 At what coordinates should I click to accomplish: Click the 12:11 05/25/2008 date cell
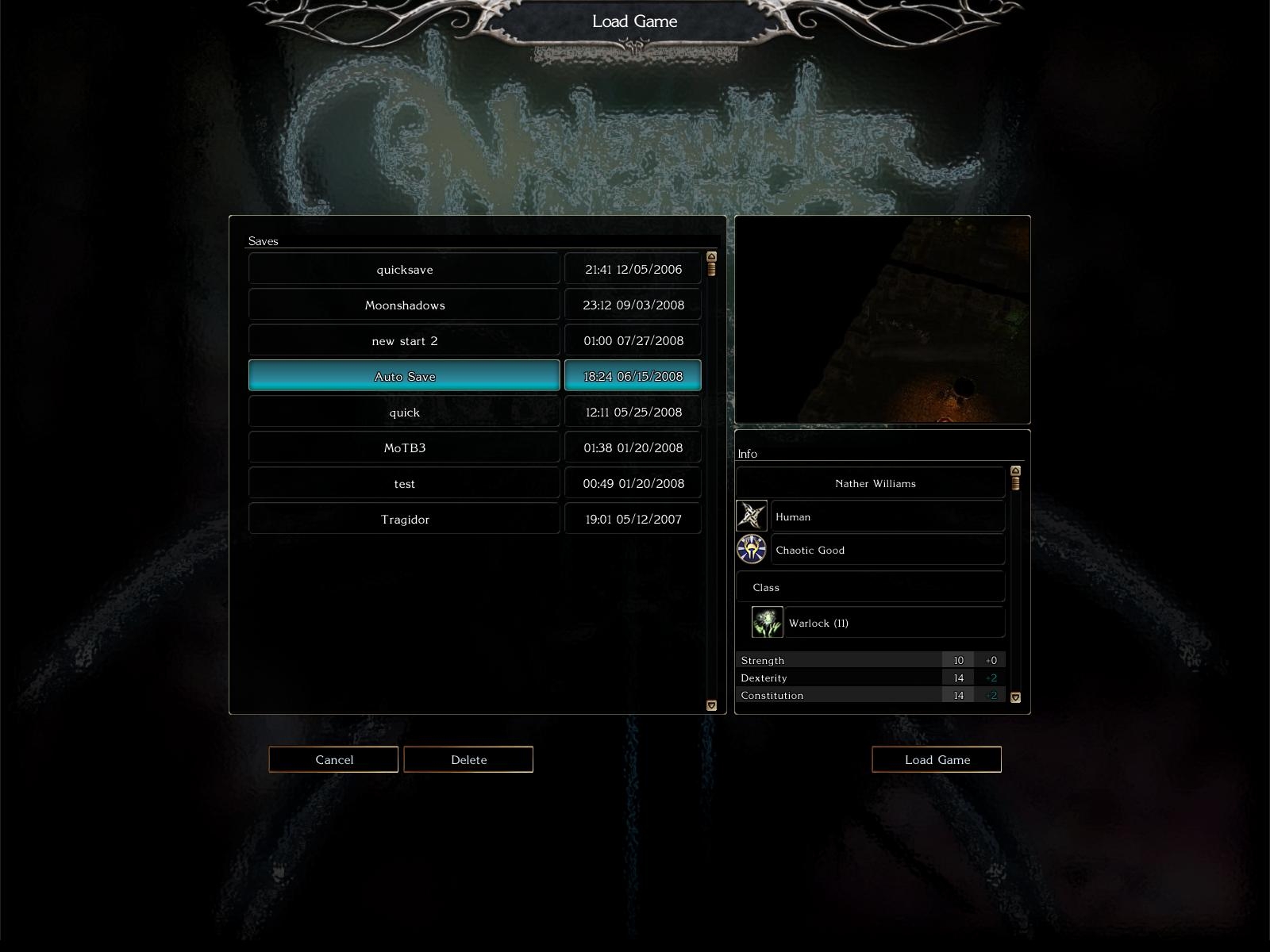pos(633,412)
